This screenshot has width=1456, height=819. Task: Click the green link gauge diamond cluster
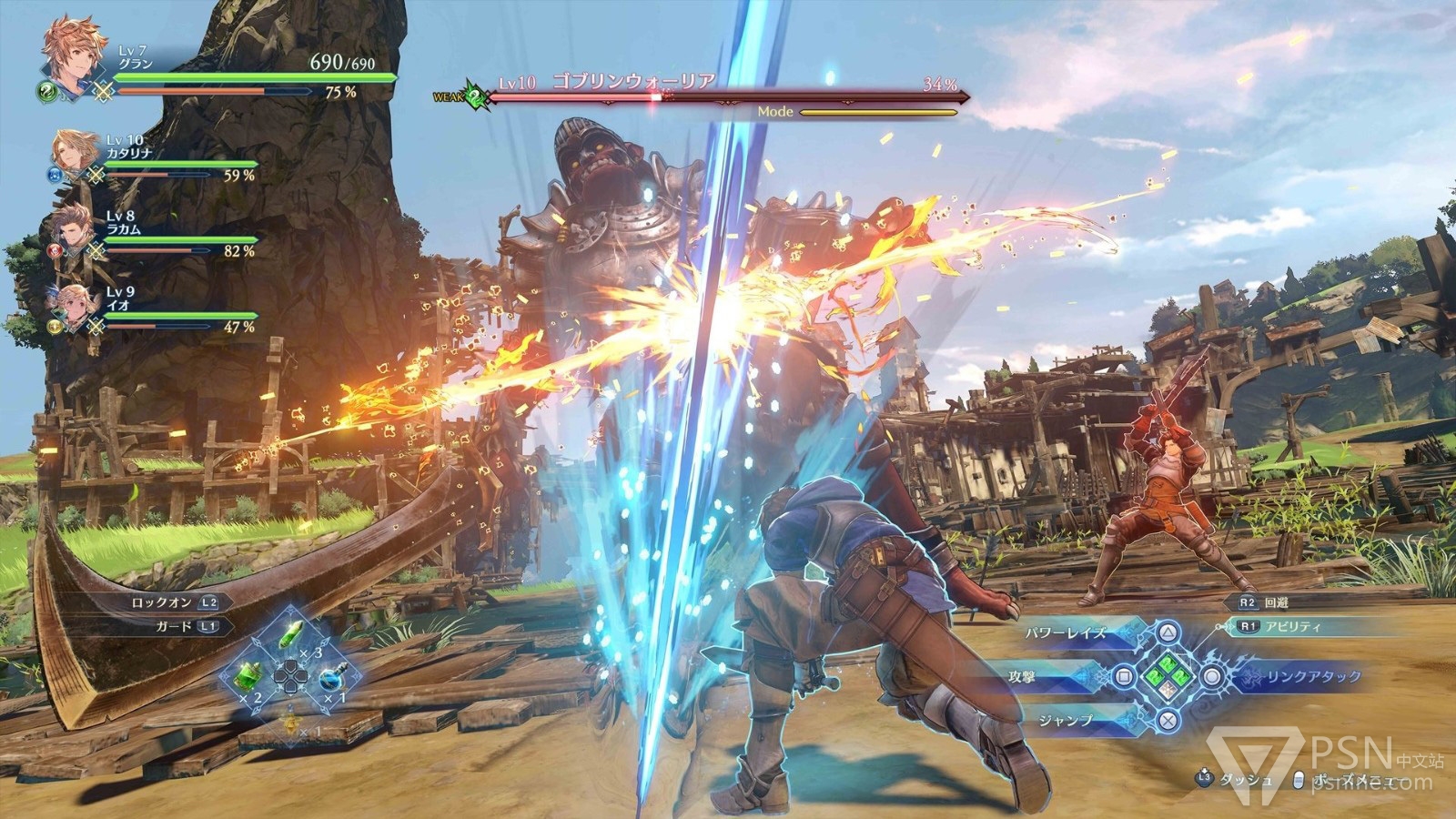coord(1168,676)
